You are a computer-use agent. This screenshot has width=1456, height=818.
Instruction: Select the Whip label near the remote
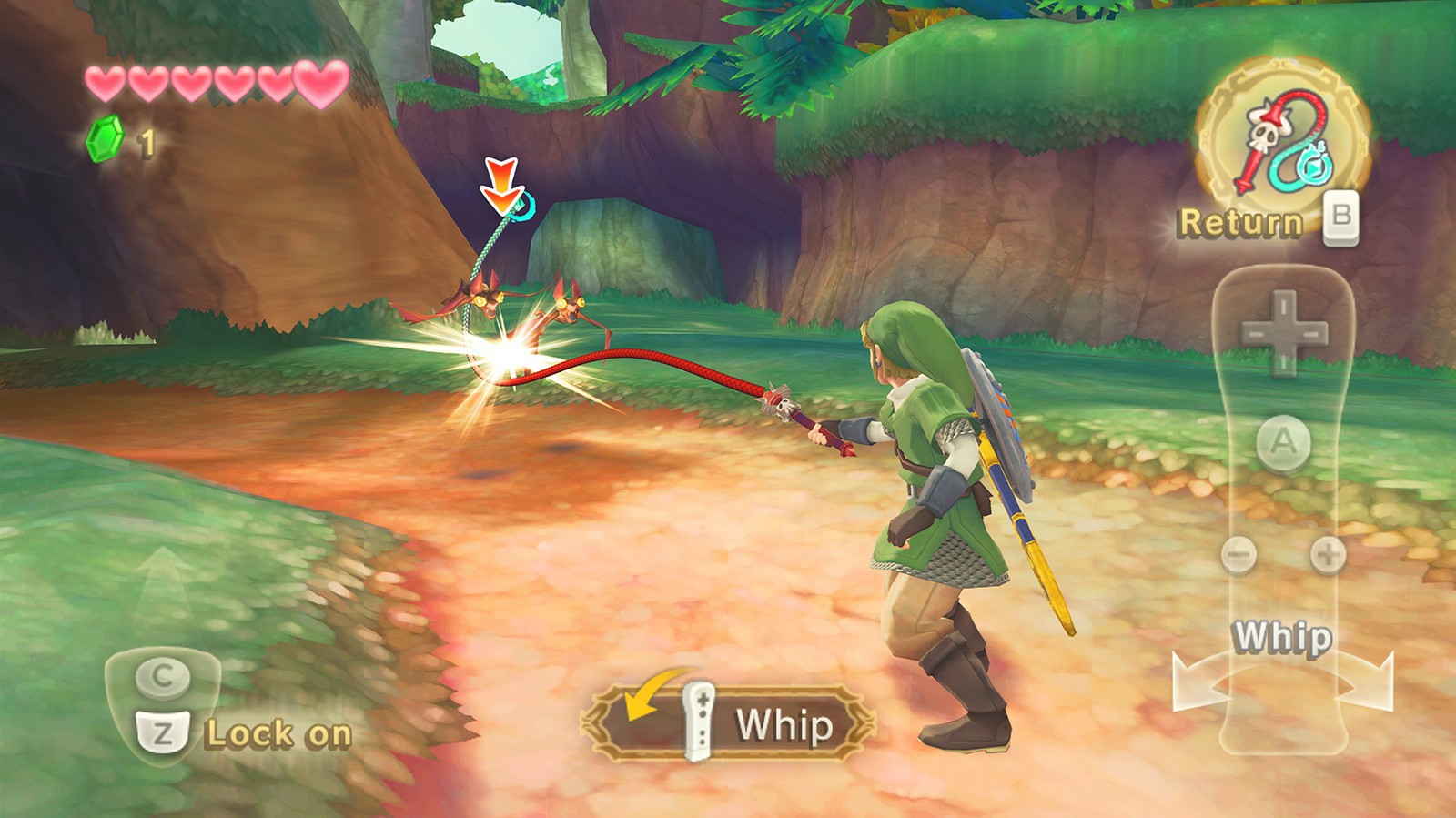(1284, 637)
